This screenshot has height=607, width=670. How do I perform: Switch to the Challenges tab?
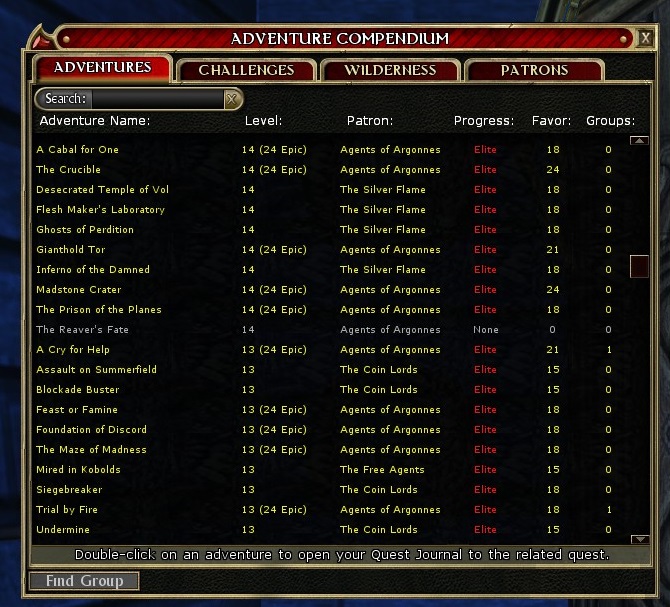click(x=246, y=70)
